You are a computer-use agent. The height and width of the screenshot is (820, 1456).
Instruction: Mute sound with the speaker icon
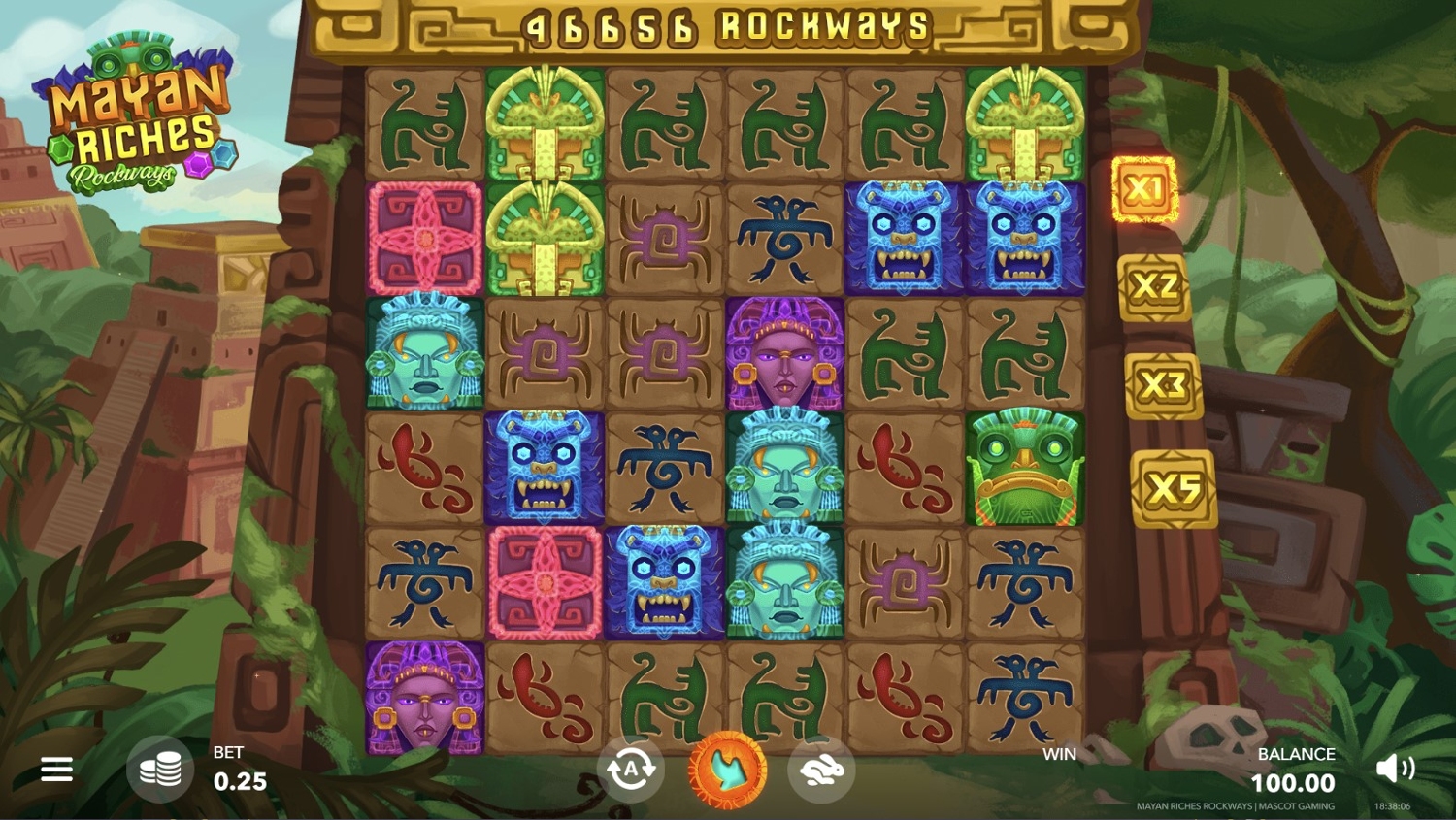[x=1395, y=769]
